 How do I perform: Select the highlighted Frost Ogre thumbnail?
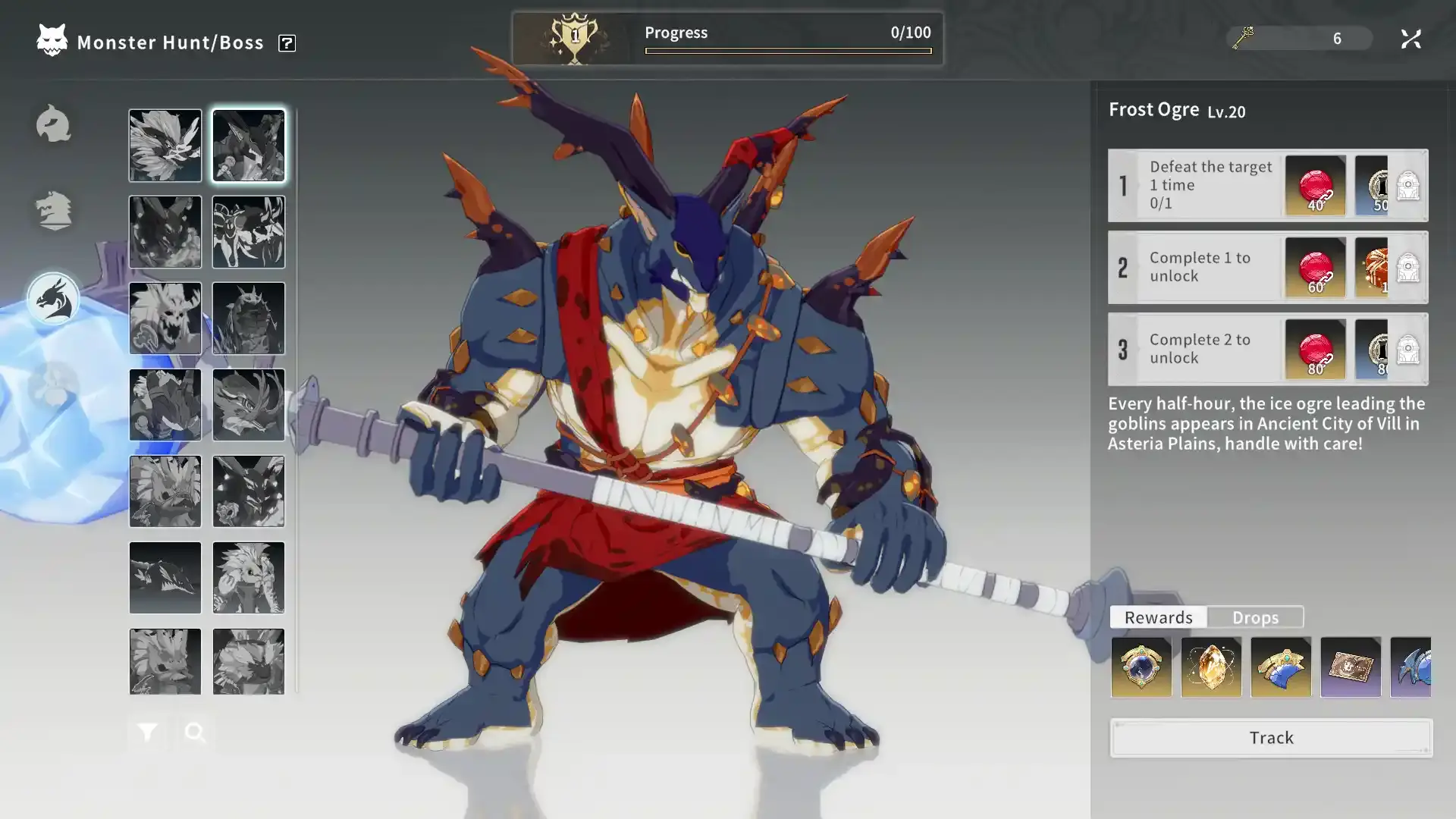point(249,146)
